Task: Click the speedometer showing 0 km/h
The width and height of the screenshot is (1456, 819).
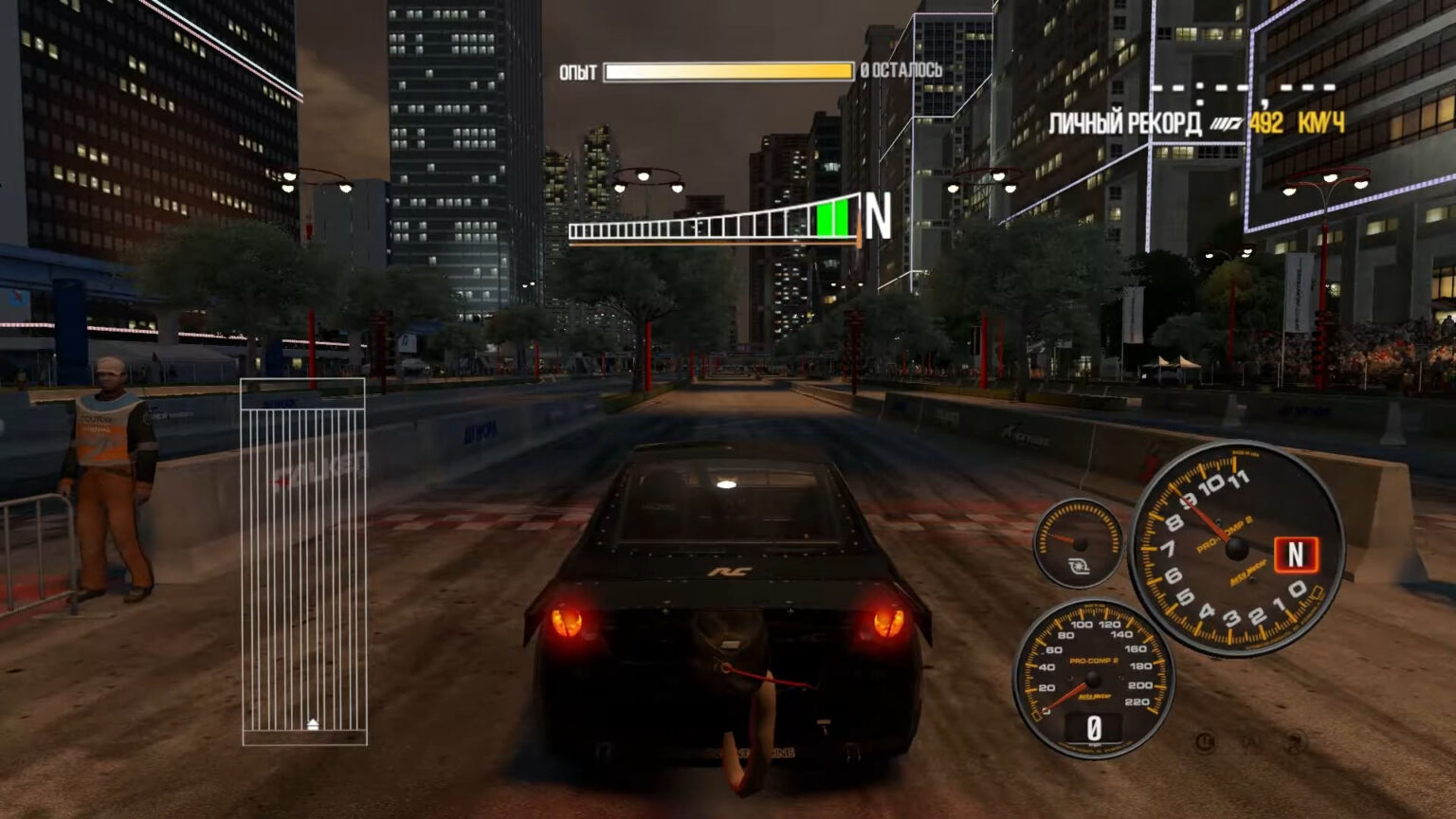Action: [x=1092, y=678]
